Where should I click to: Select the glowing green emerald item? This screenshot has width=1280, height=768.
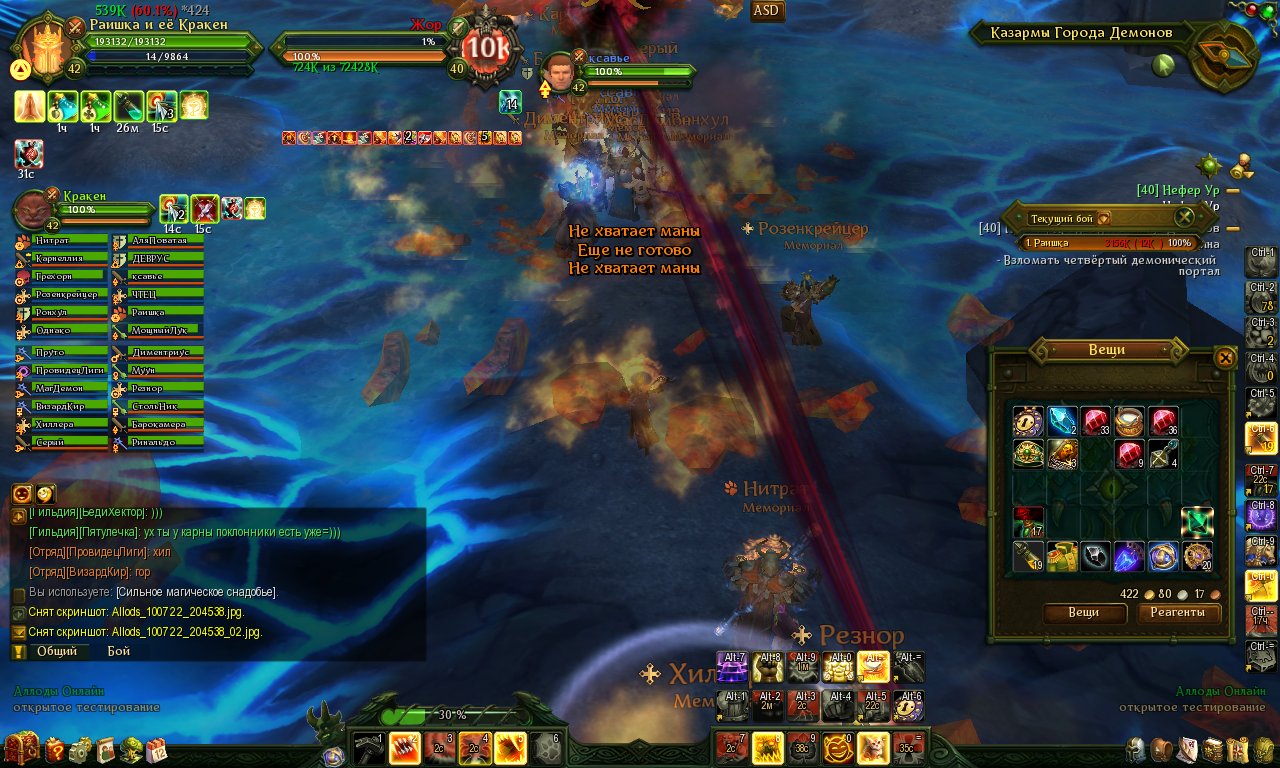point(1197,522)
